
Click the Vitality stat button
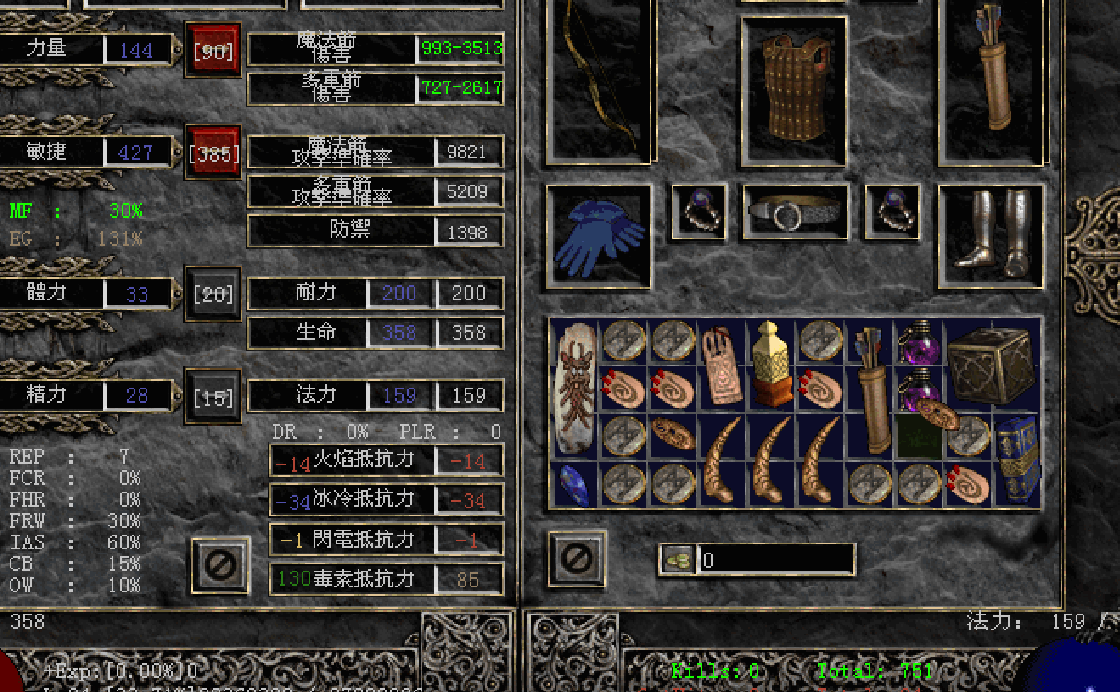pos(213,294)
